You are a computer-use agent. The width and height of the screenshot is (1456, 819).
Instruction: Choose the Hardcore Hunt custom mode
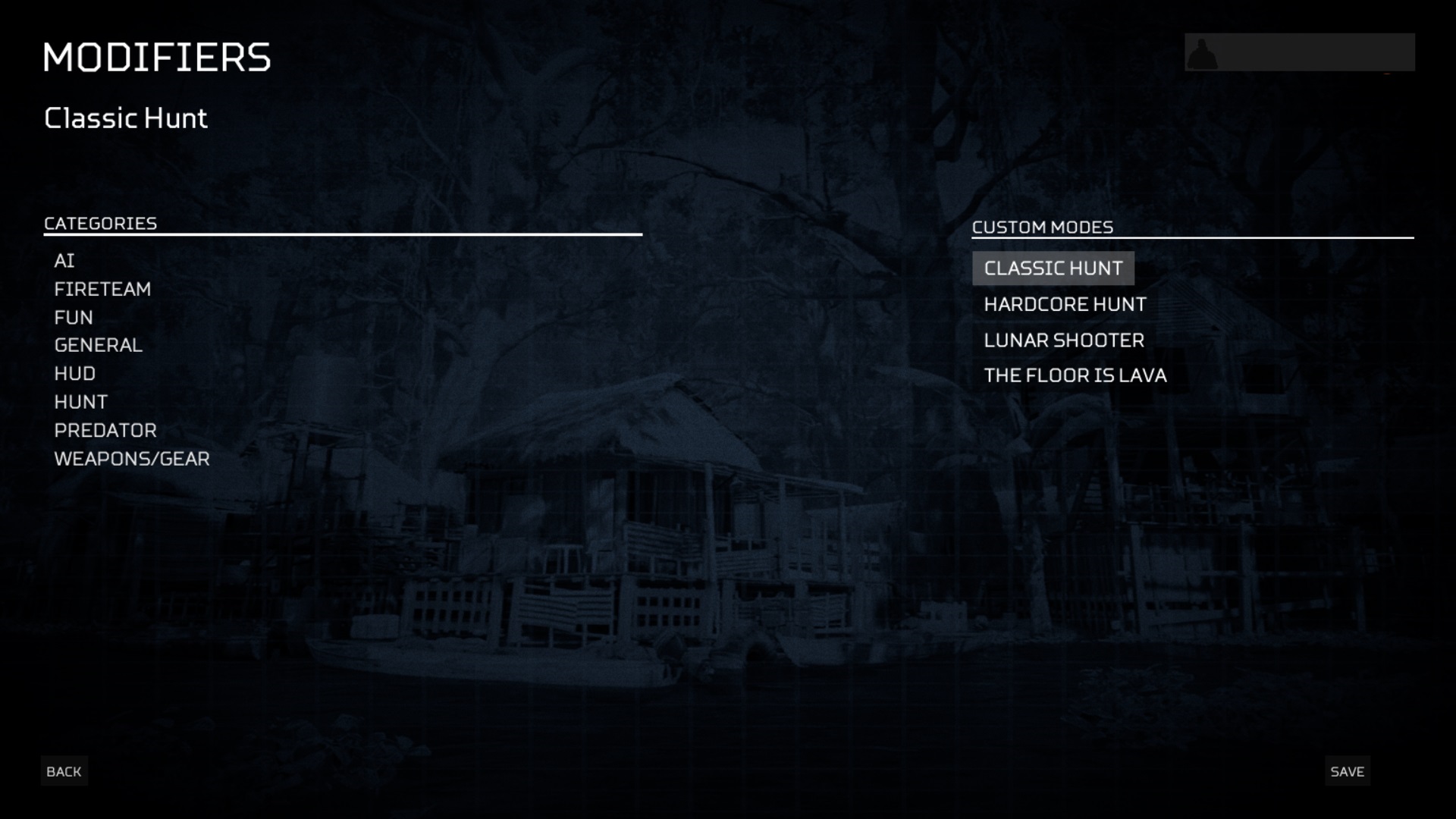point(1065,304)
